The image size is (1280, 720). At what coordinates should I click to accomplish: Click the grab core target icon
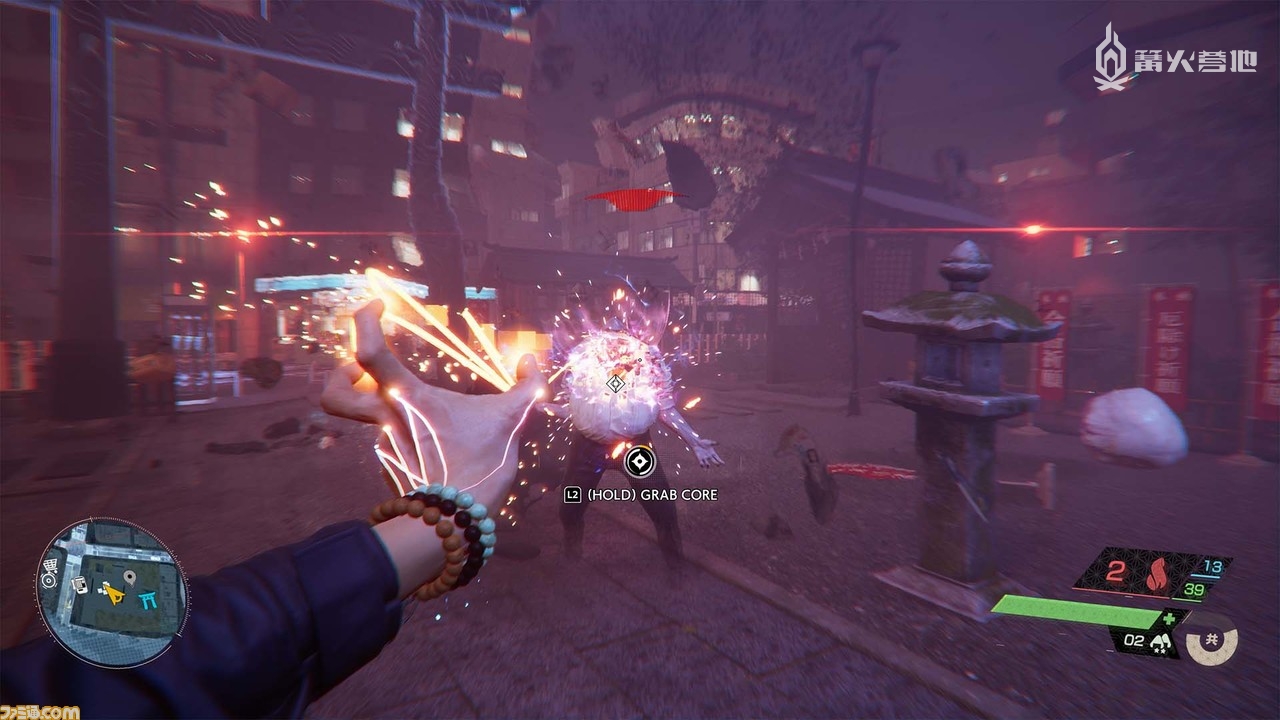(638, 461)
